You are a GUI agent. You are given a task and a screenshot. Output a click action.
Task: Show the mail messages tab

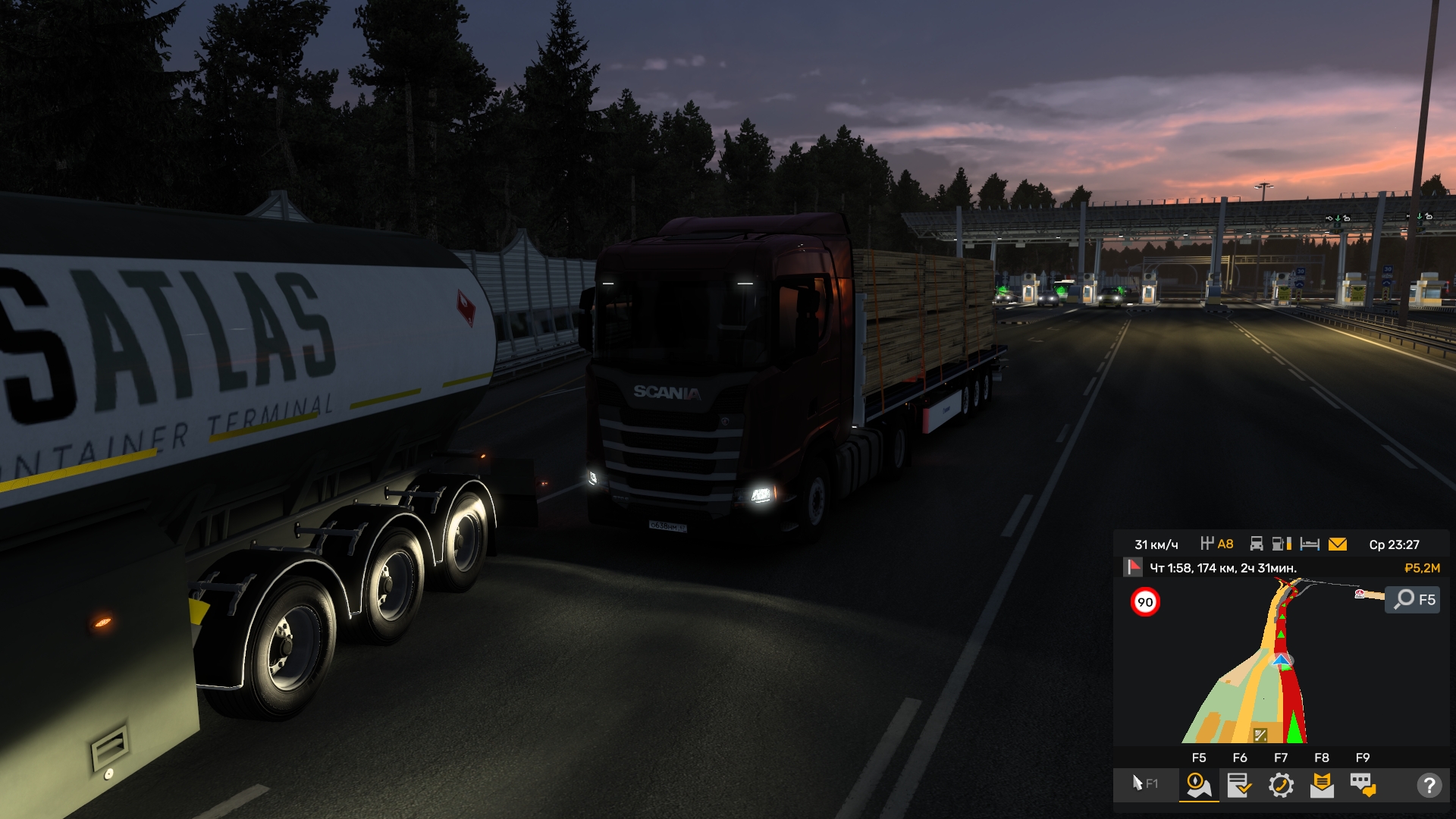click(1322, 785)
